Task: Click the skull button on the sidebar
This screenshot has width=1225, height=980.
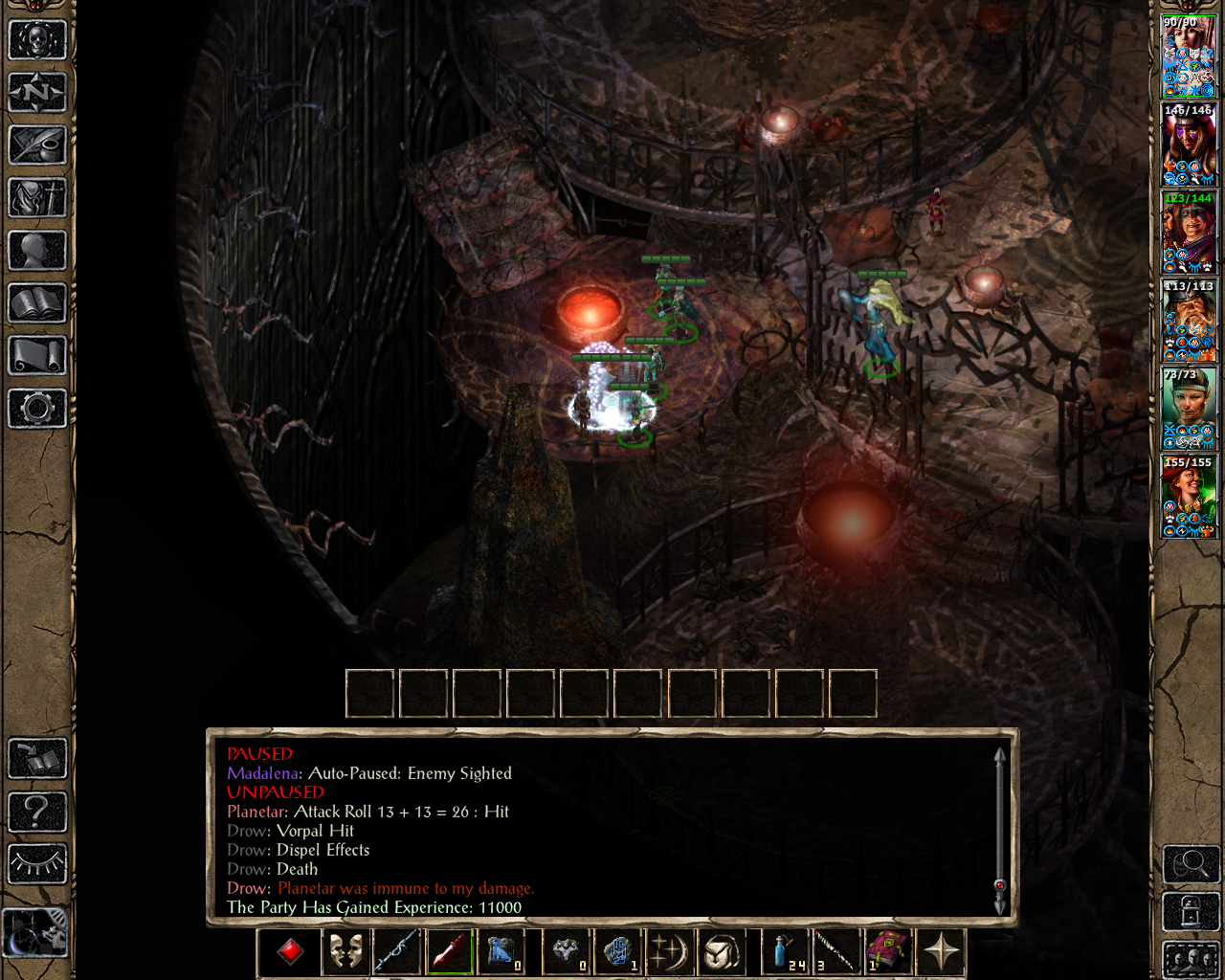Action: (37, 40)
